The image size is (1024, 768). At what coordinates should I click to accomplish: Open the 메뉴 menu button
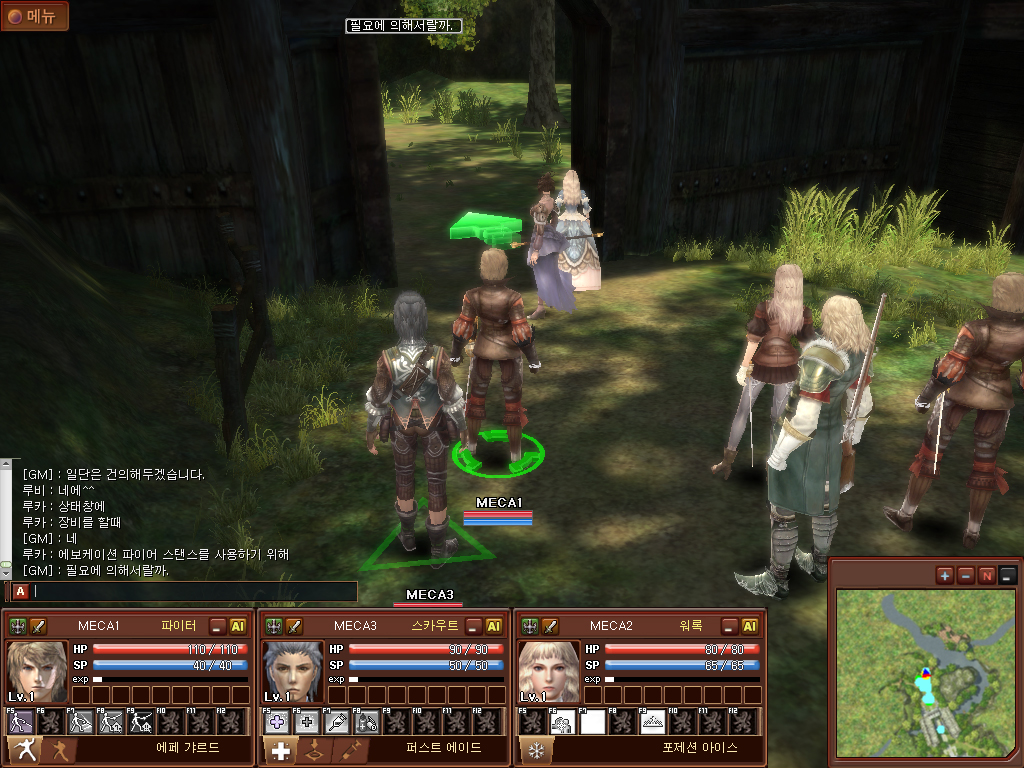click(35, 16)
